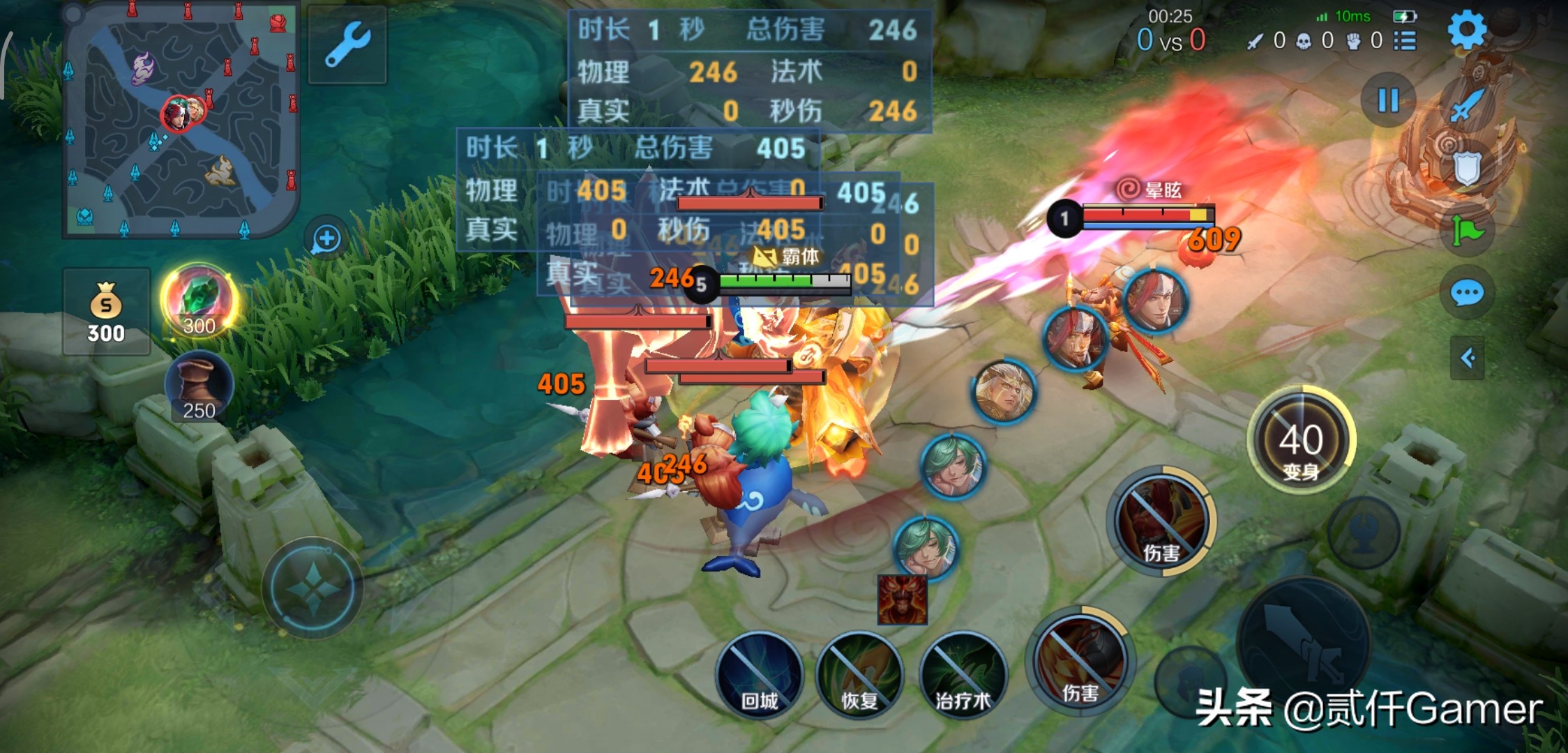The image size is (1568, 753).
Task: Open the settings gear menu
Action: (1467, 29)
